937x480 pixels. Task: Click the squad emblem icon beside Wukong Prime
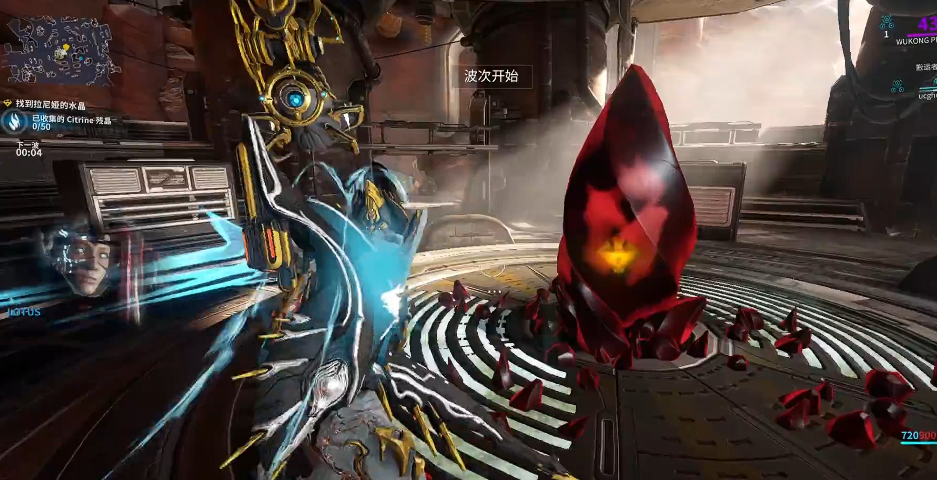coord(887,21)
